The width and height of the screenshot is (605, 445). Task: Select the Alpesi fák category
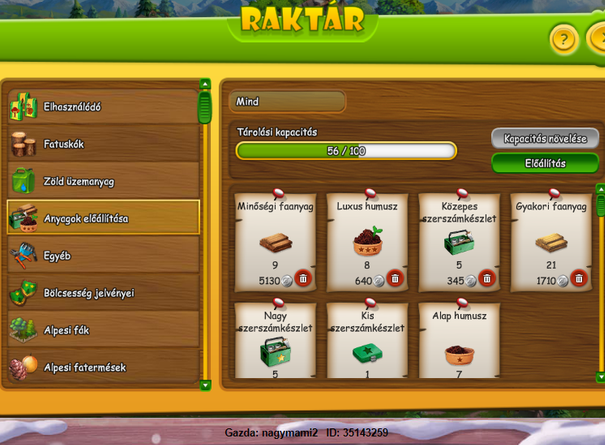102,330
